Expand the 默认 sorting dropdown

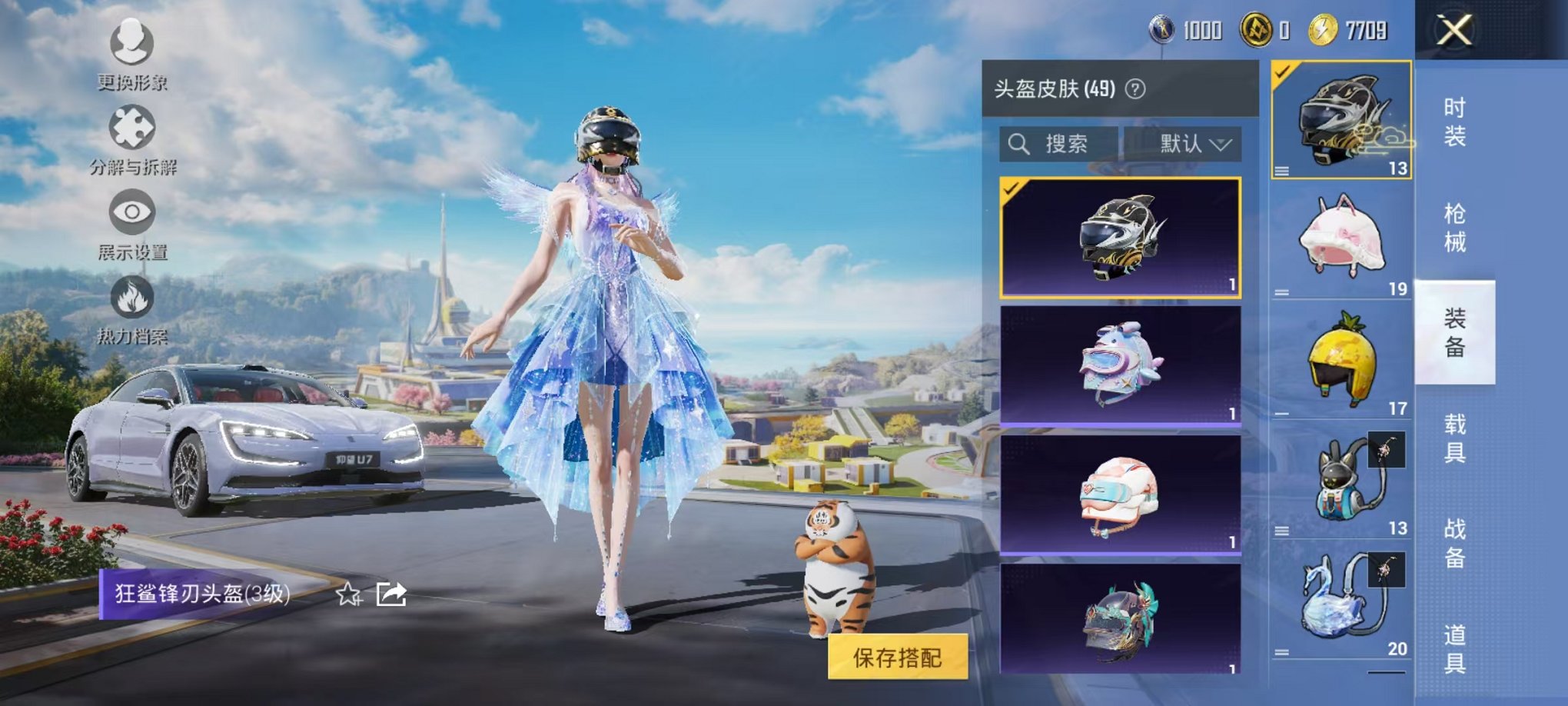(x=1192, y=145)
